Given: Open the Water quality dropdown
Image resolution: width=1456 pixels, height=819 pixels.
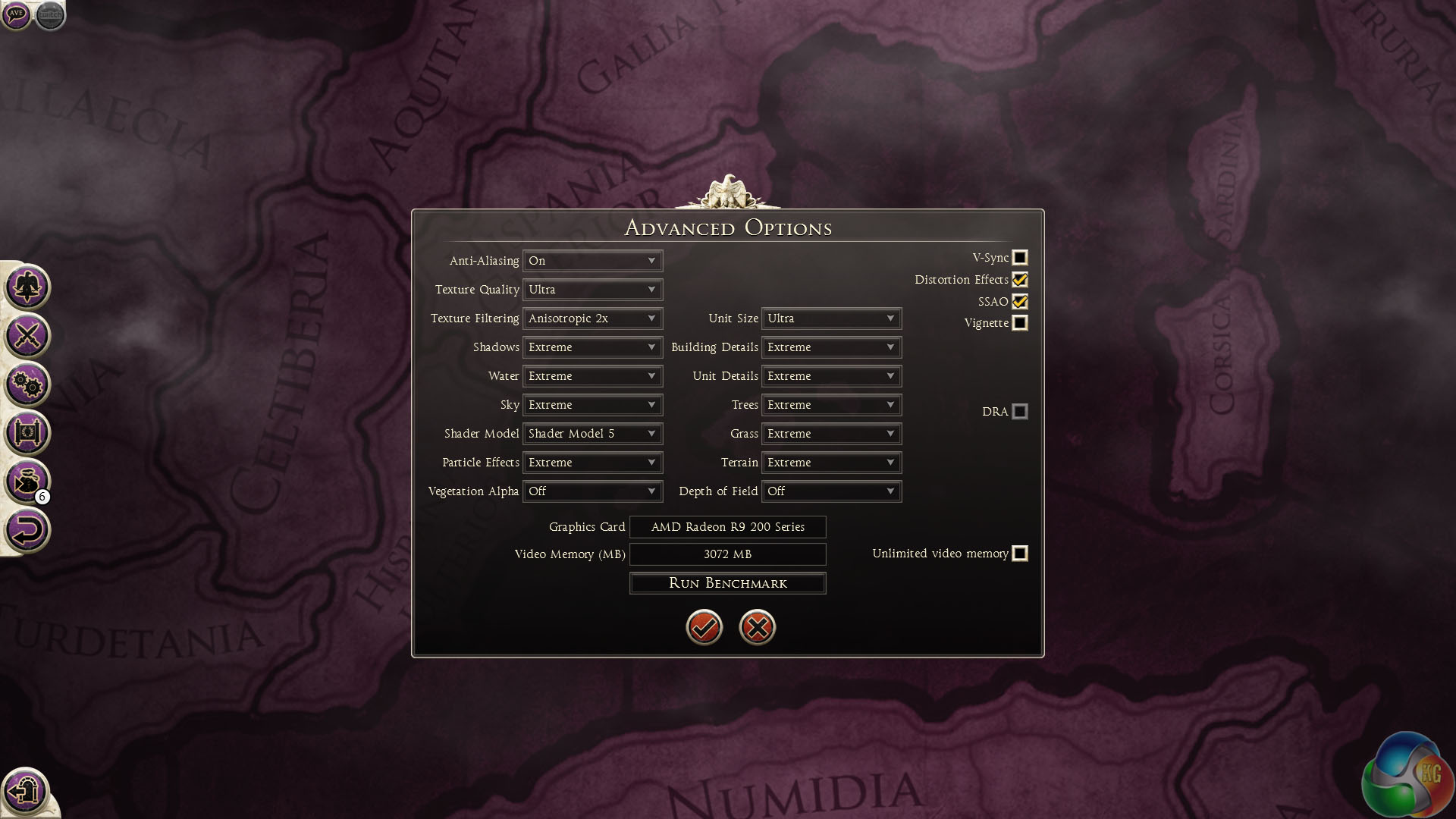Looking at the screenshot, I should (592, 376).
